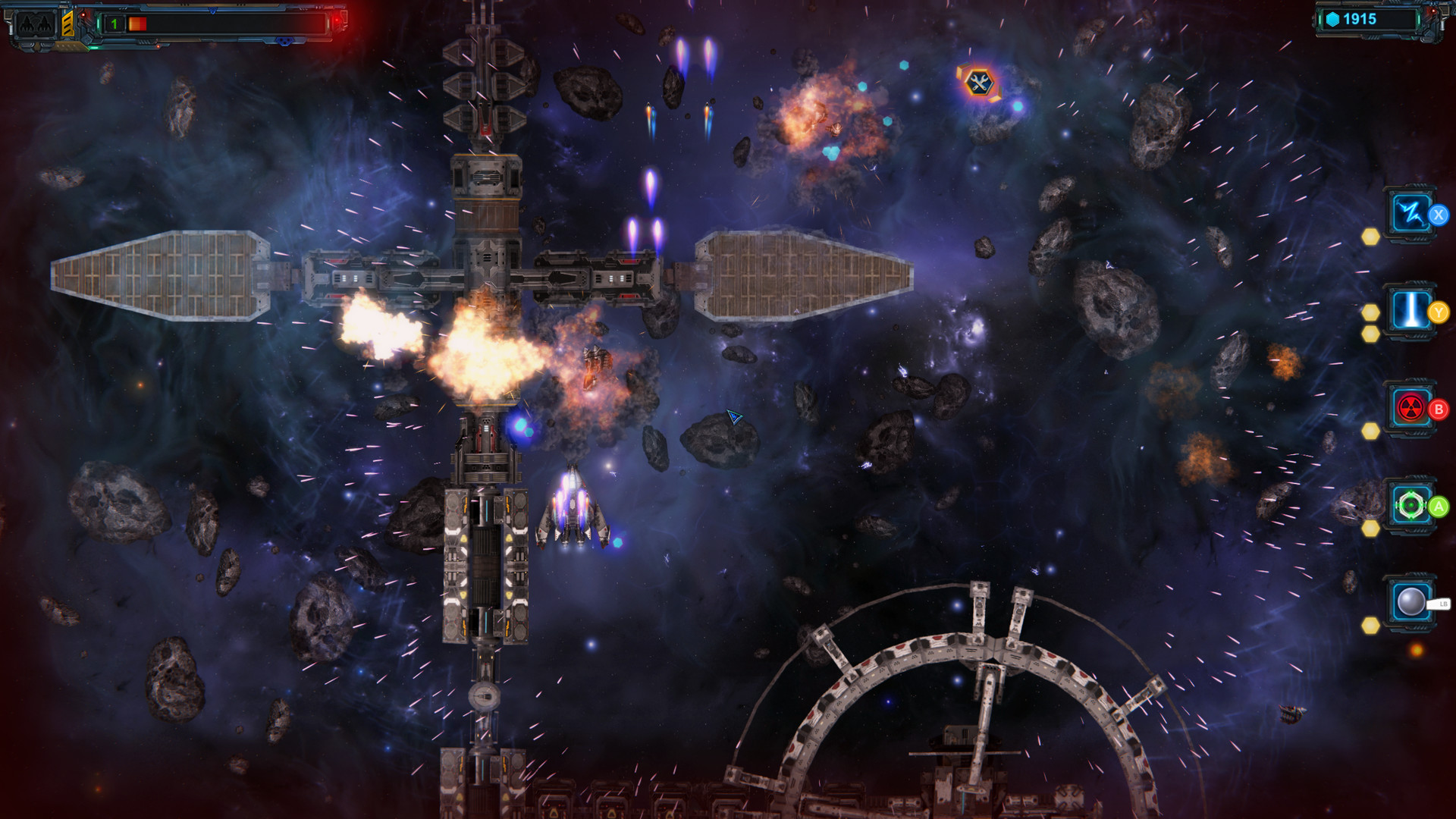Click the blue hexagon currency icon
This screenshot has height=819, width=1456.
1332,20
